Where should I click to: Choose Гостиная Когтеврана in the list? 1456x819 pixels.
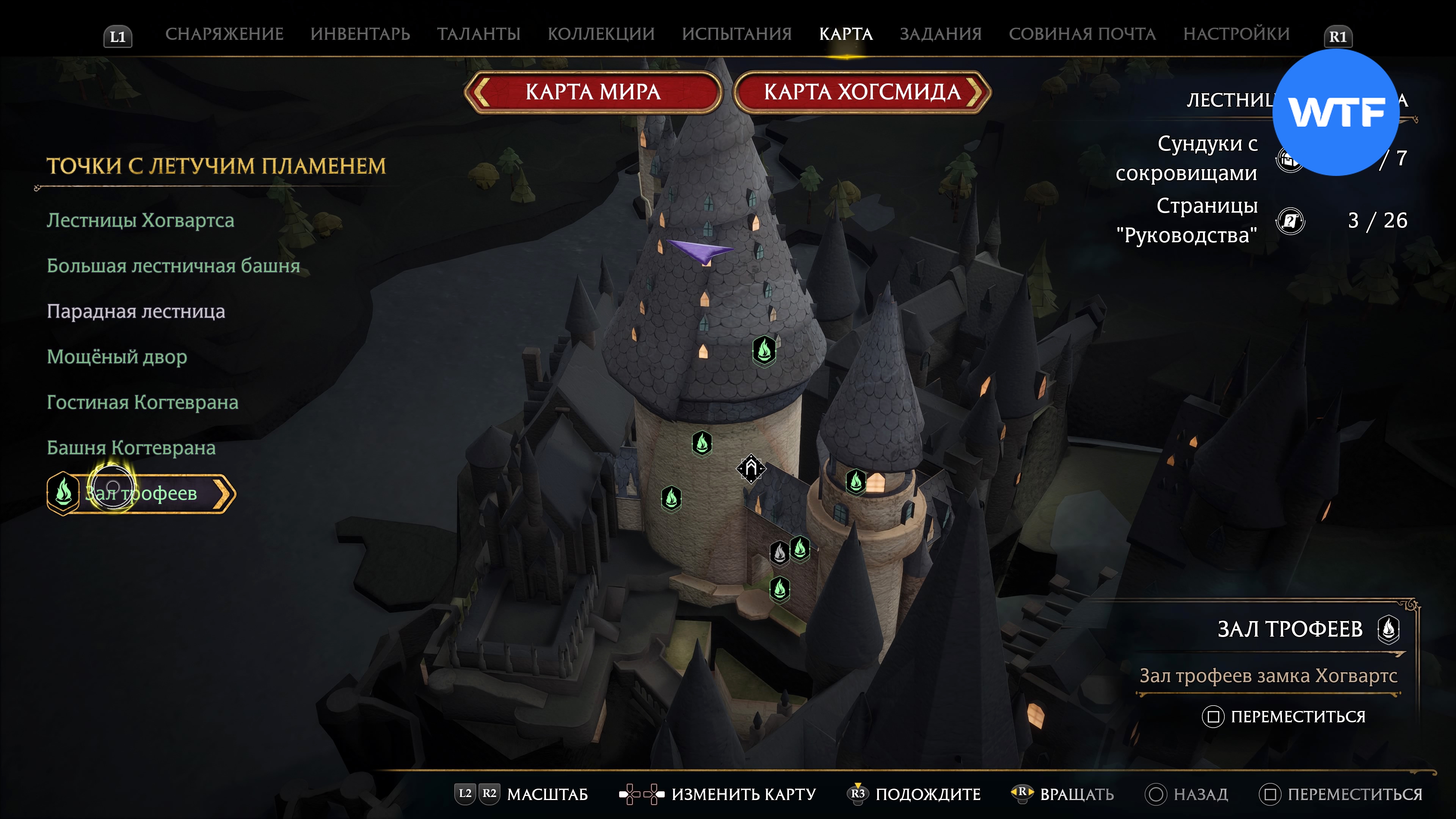tap(143, 402)
